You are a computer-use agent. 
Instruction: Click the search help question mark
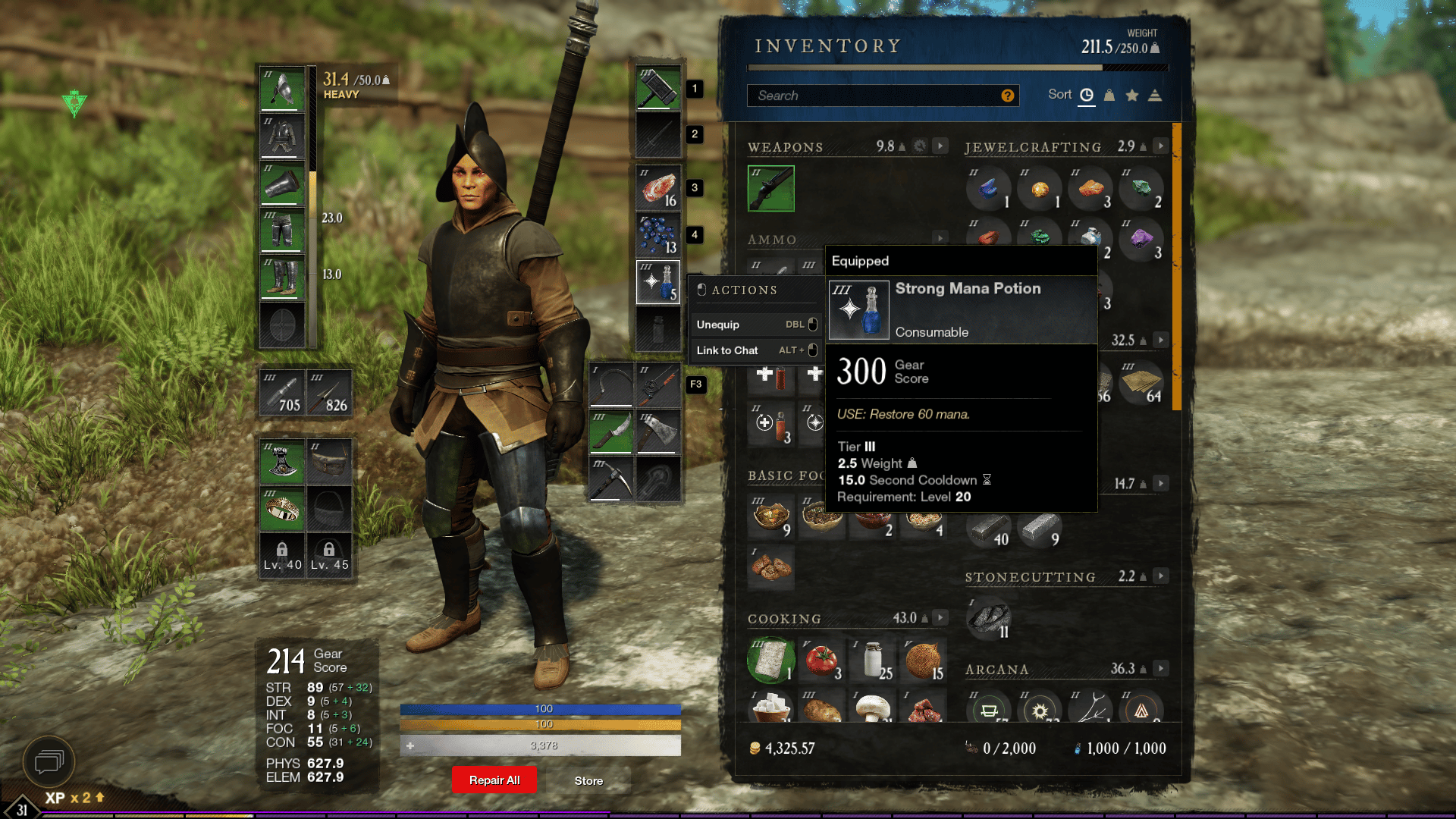point(1007,96)
